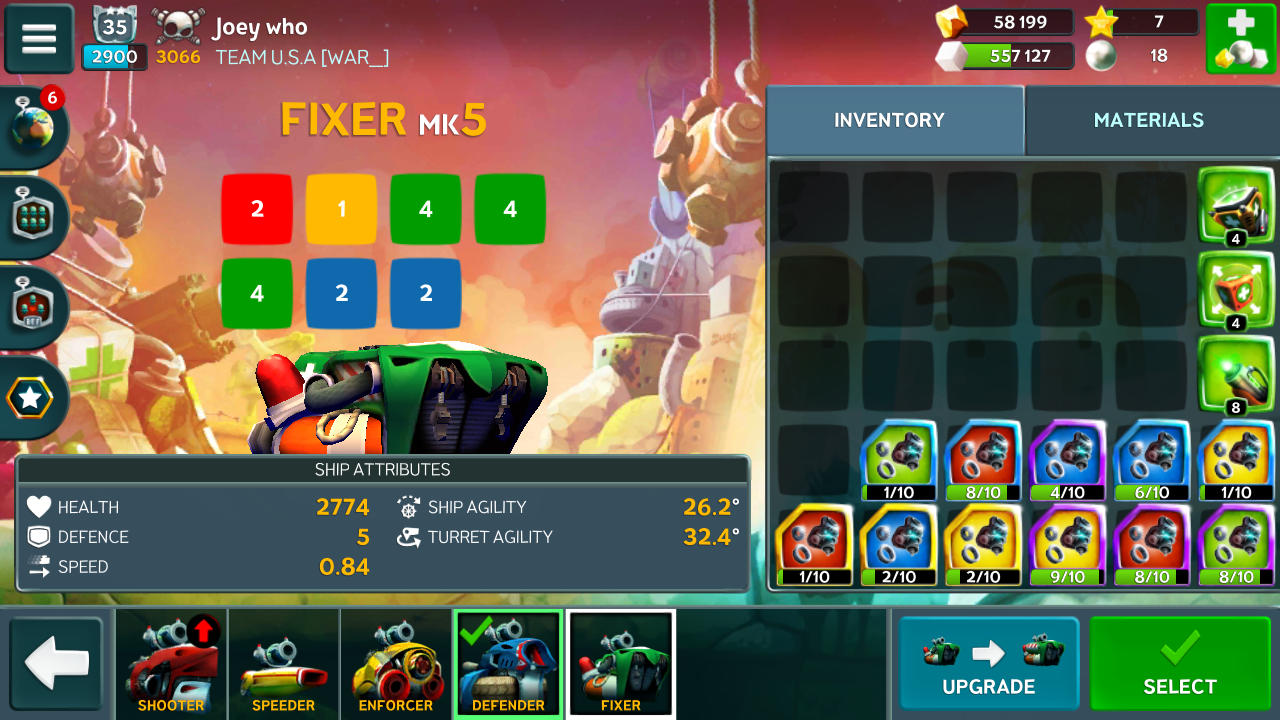Open the Inventory tab
Screen dimensions: 1280x720
click(889, 120)
